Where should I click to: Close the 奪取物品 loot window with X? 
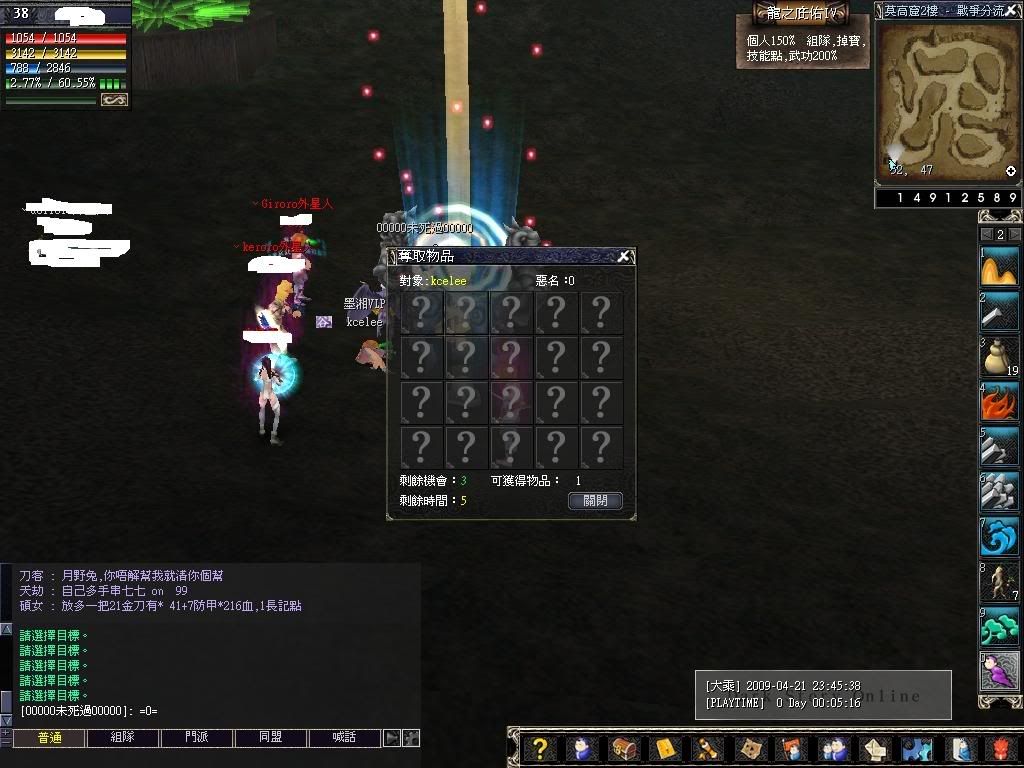(623, 256)
